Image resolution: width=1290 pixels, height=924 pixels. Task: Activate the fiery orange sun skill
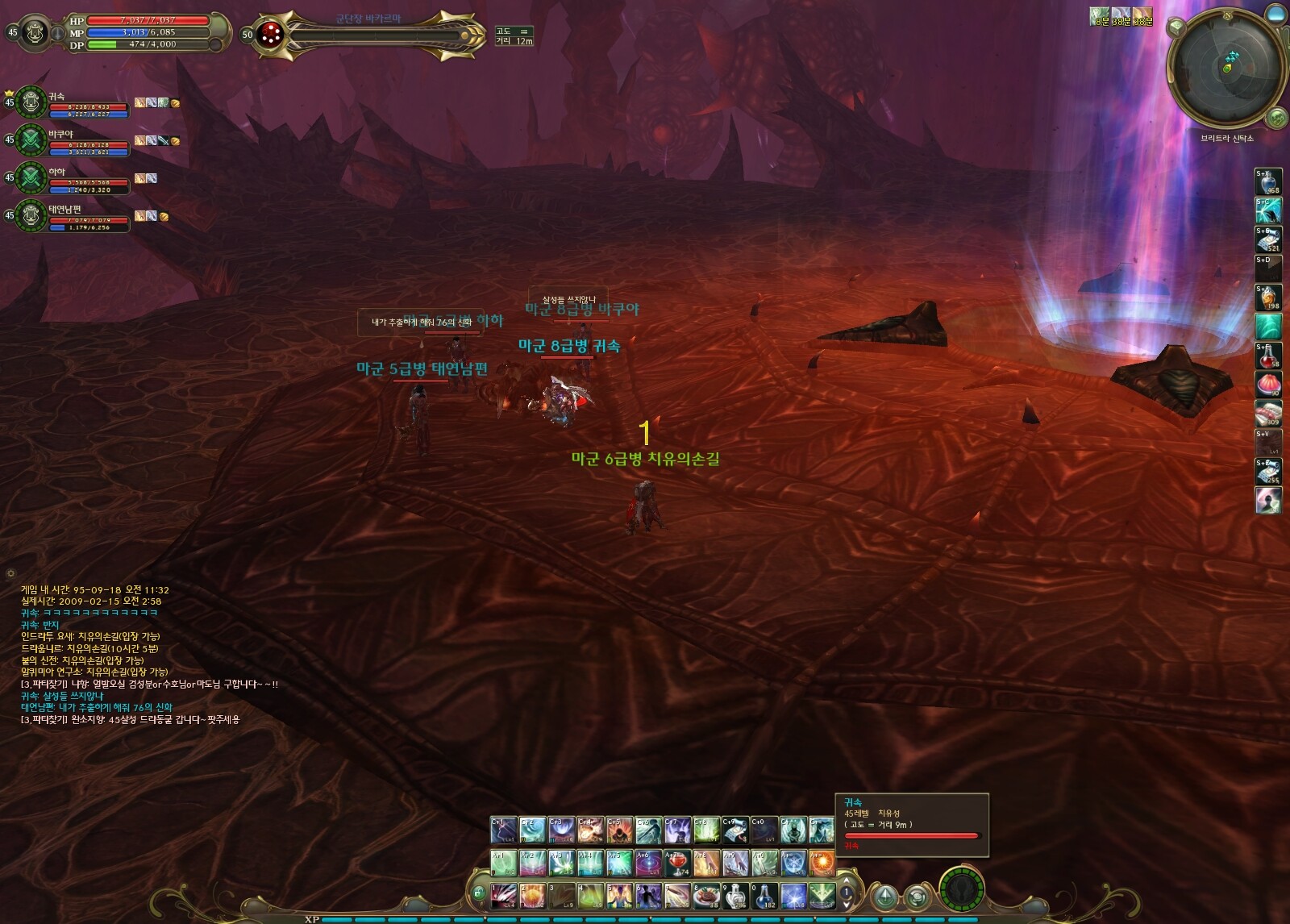tap(822, 864)
